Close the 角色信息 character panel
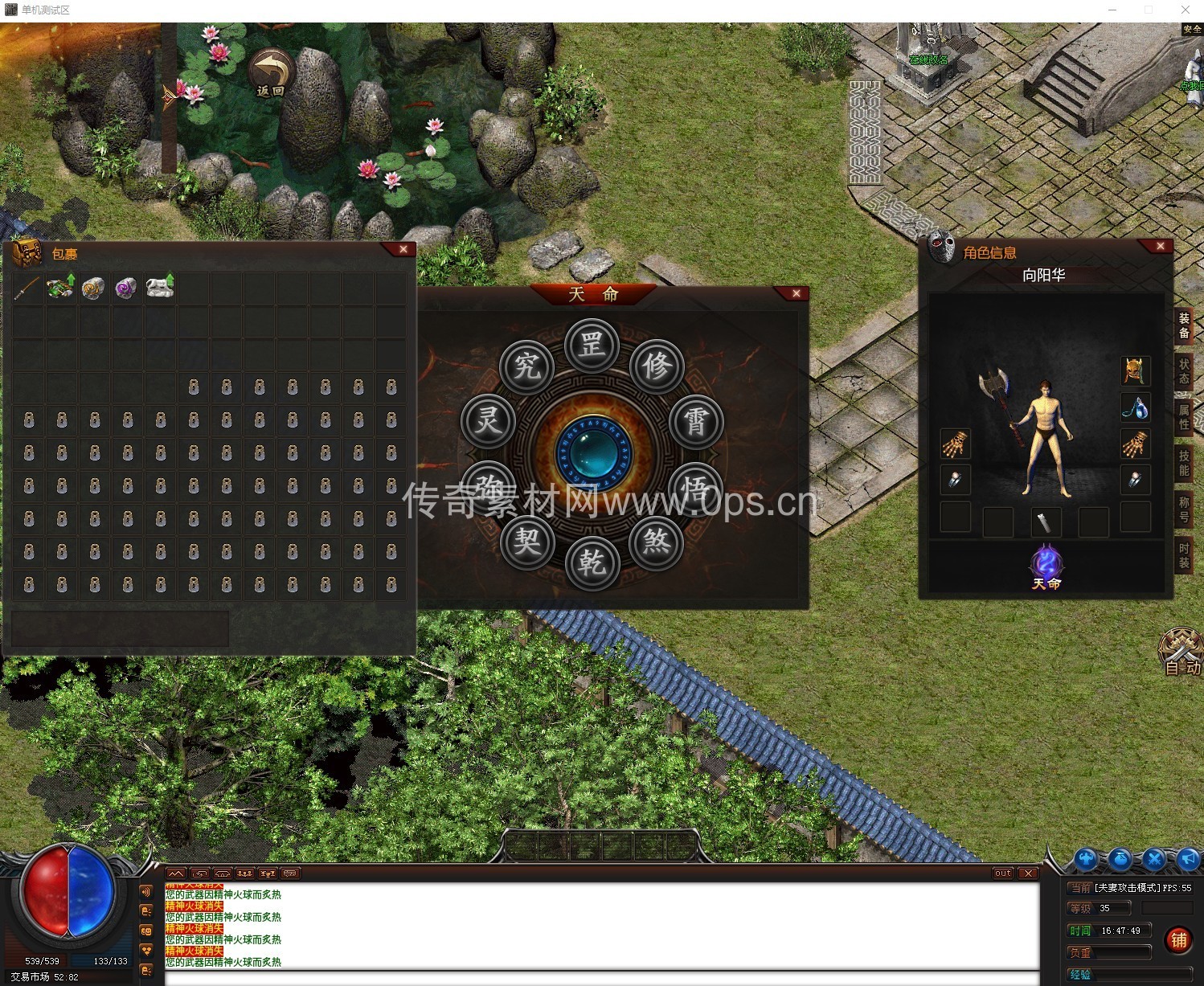 pos(1160,246)
